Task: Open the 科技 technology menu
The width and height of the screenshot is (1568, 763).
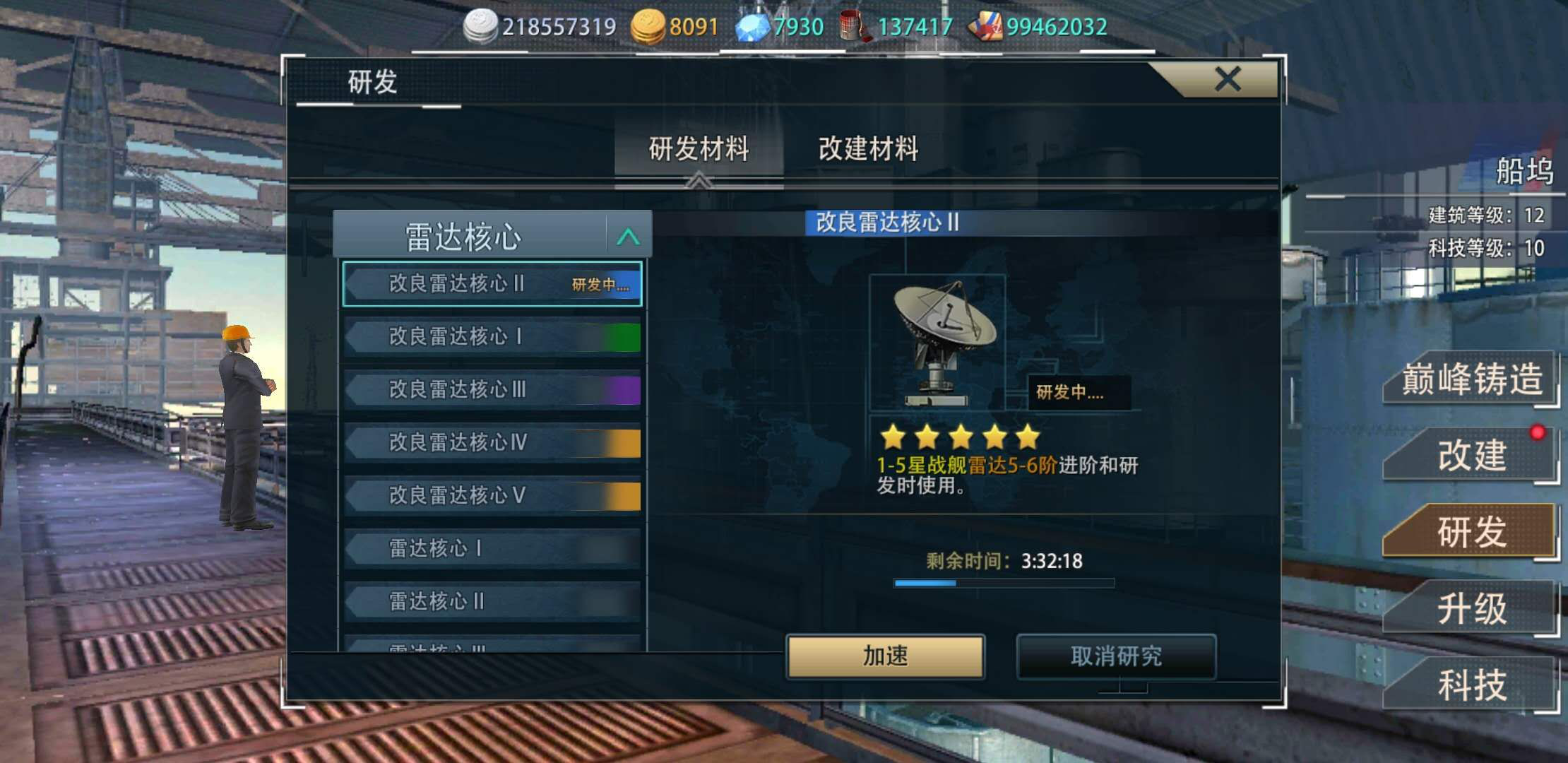Action: pos(1471,685)
